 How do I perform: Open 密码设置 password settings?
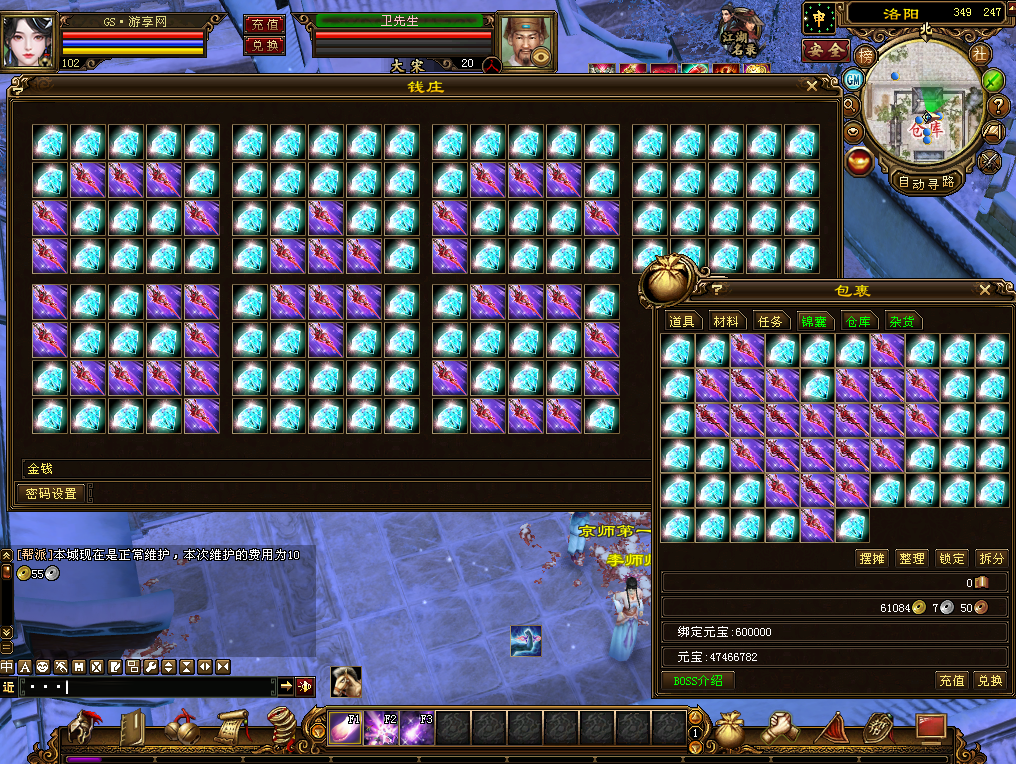pos(51,493)
